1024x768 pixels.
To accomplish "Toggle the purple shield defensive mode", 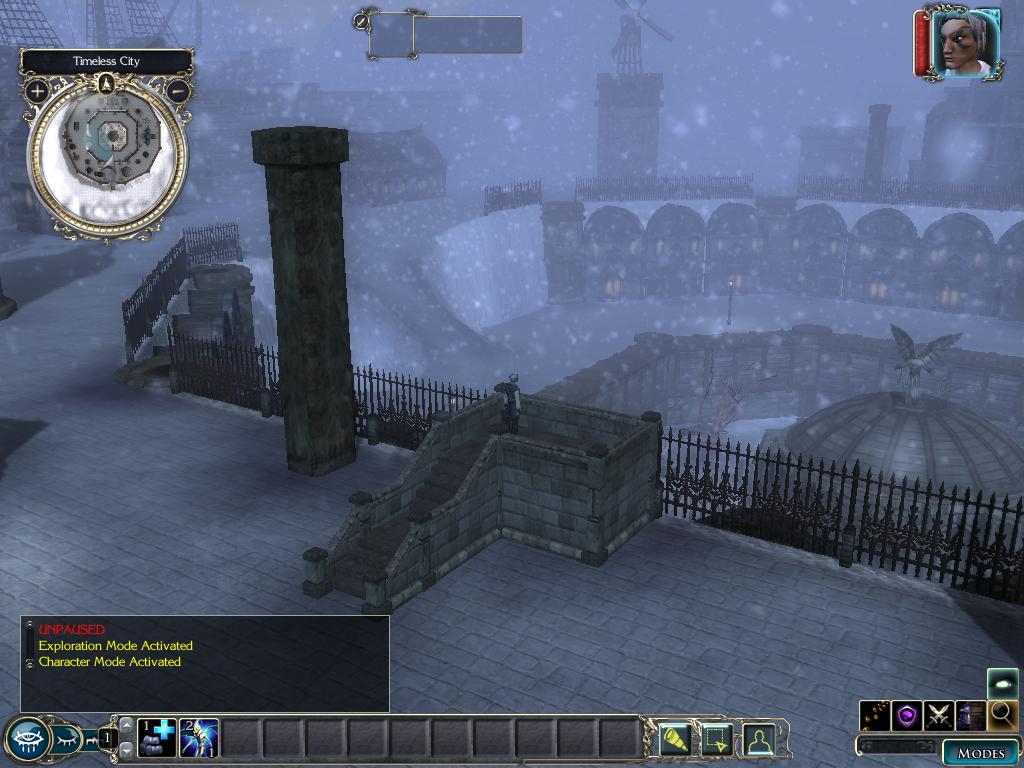I will pos(907,714).
